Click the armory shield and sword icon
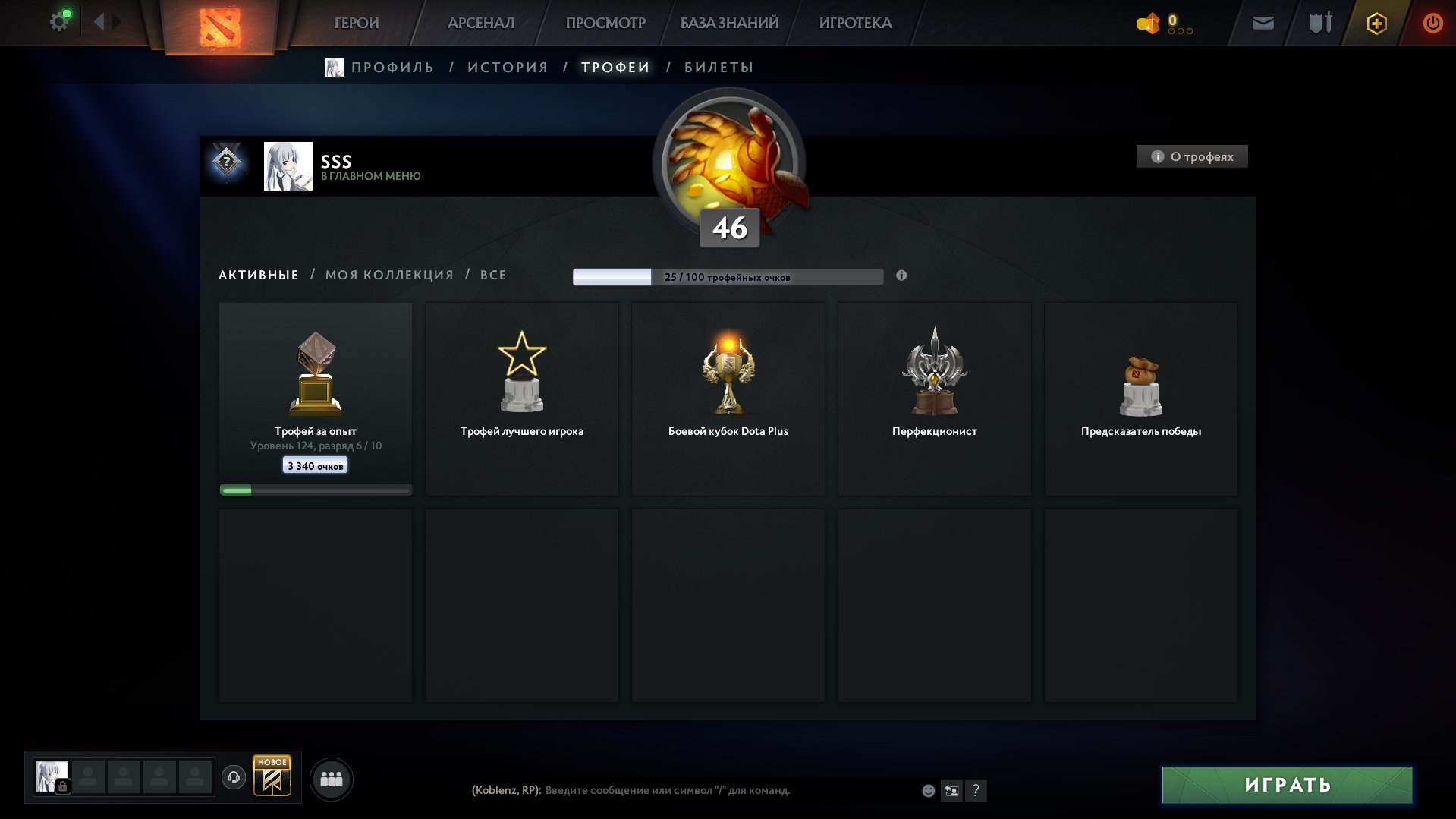The width and height of the screenshot is (1456, 819). [1319, 23]
